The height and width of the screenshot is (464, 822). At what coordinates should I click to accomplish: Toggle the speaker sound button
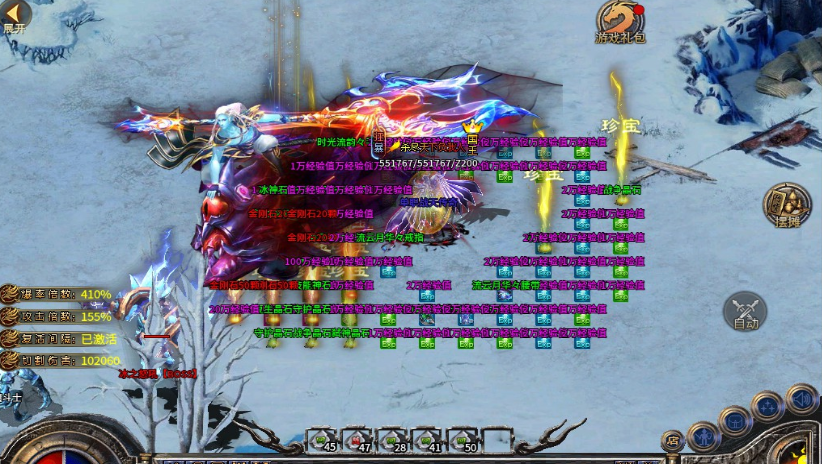coord(800,400)
